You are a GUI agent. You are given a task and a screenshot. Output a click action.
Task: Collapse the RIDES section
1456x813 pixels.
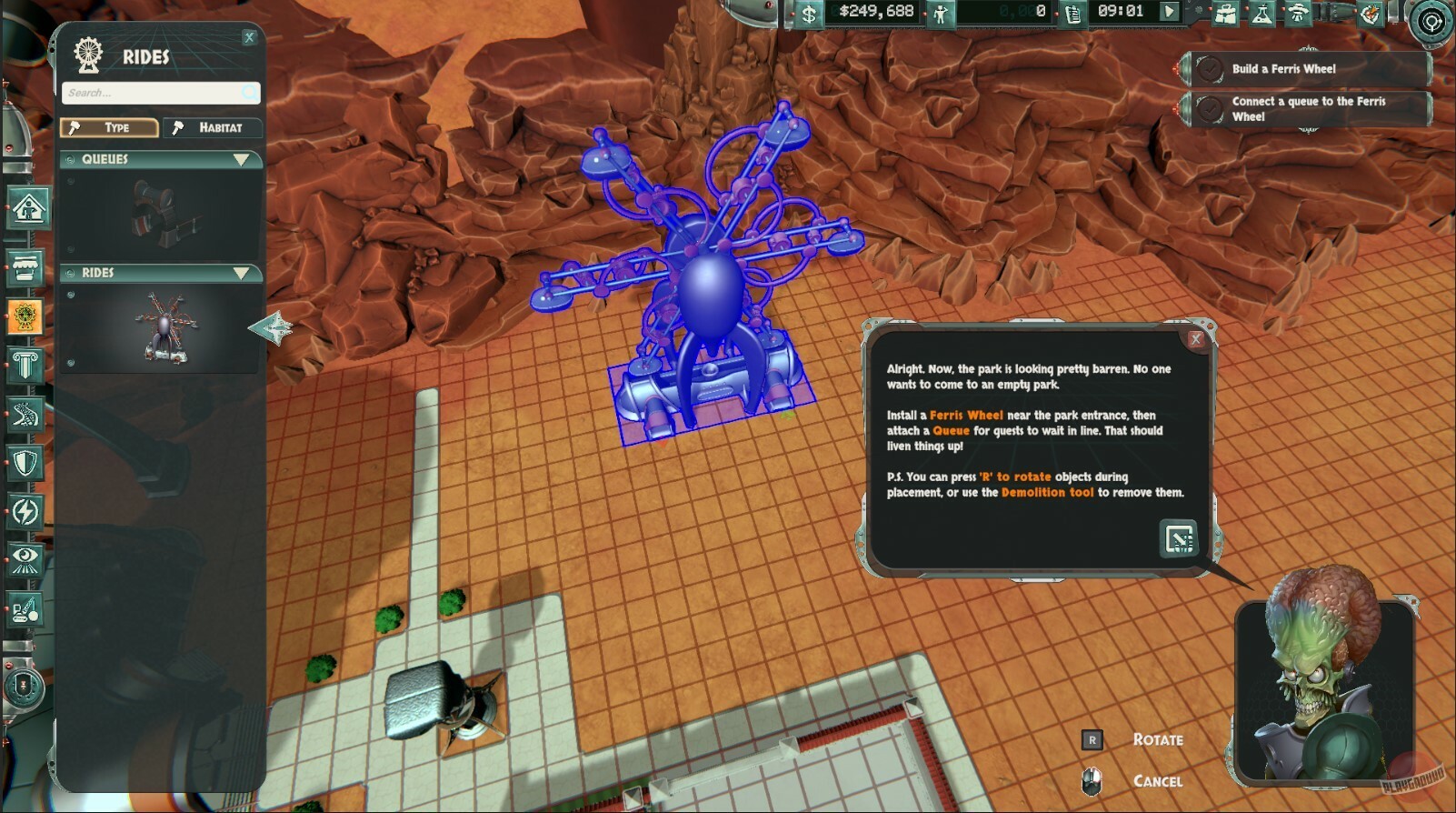pos(241,273)
